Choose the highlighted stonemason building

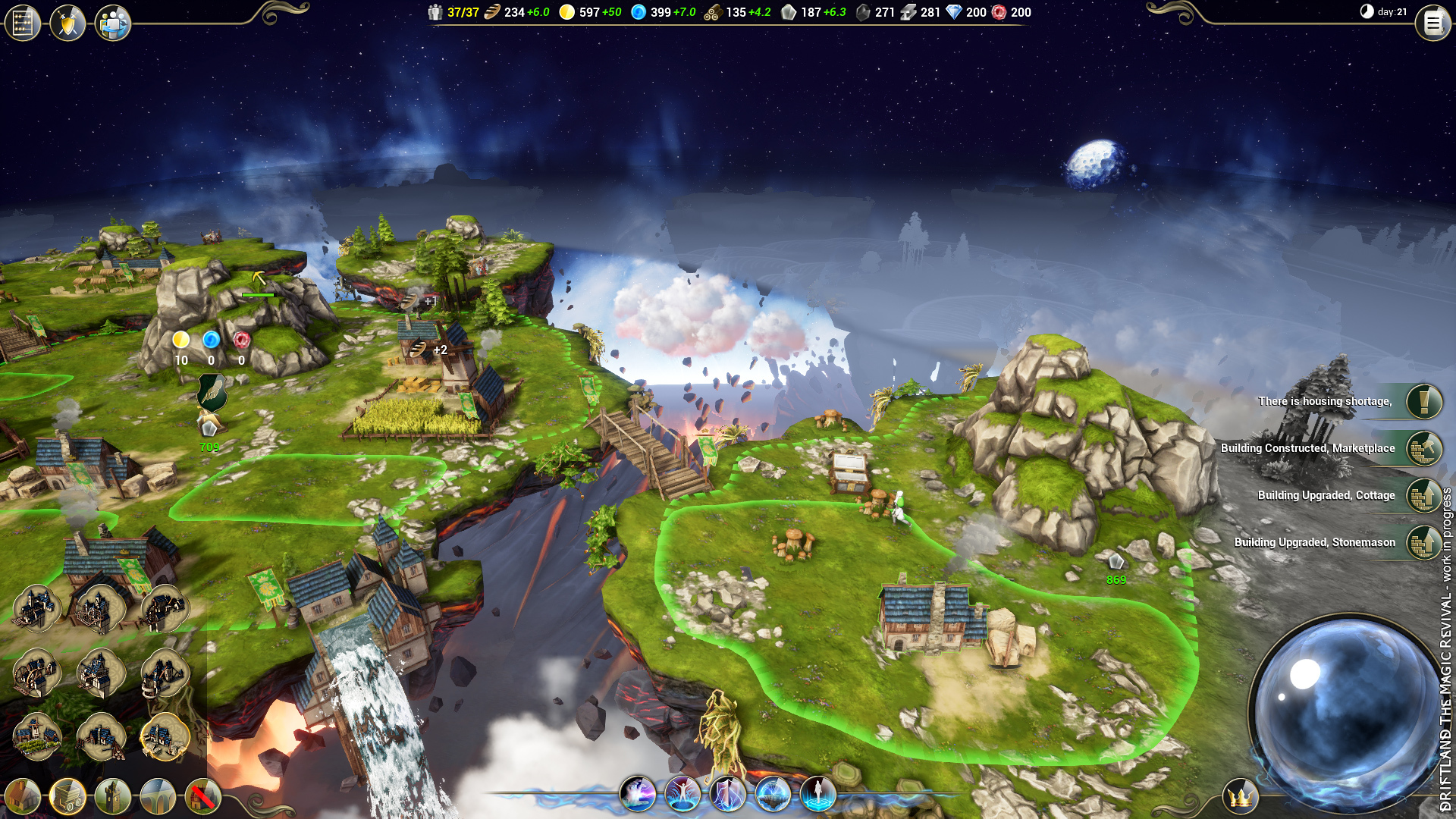pyautogui.click(x=165, y=736)
